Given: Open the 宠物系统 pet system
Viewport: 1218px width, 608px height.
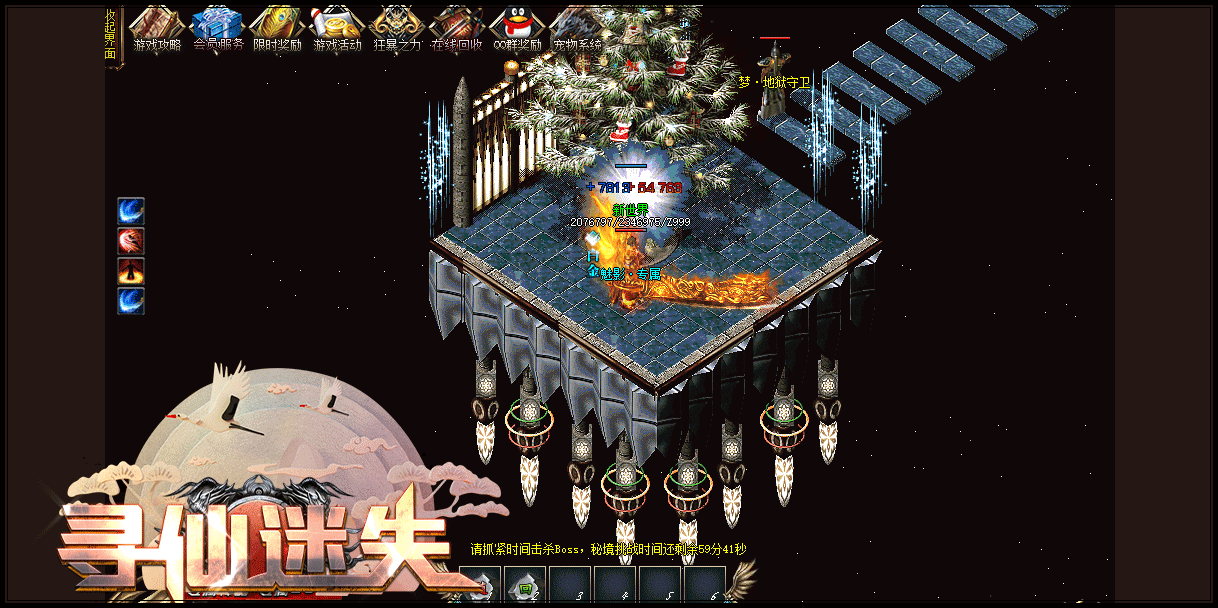Looking at the screenshot, I should [x=577, y=30].
